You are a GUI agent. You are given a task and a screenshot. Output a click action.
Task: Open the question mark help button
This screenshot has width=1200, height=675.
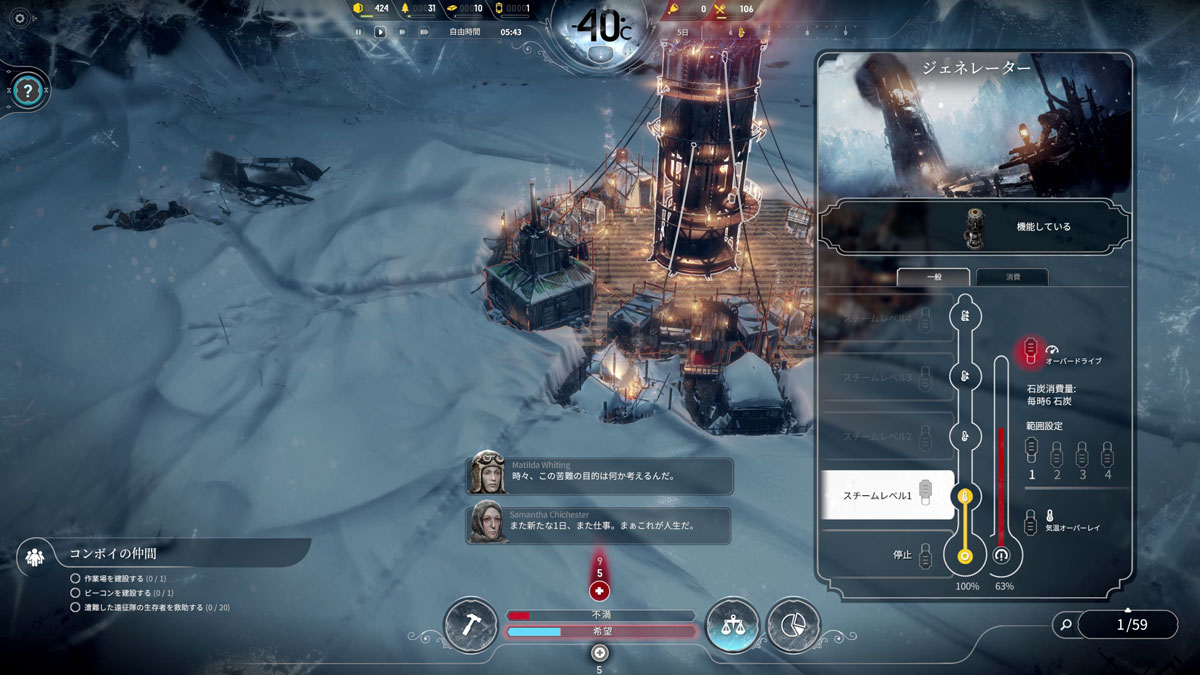(x=29, y=91)
